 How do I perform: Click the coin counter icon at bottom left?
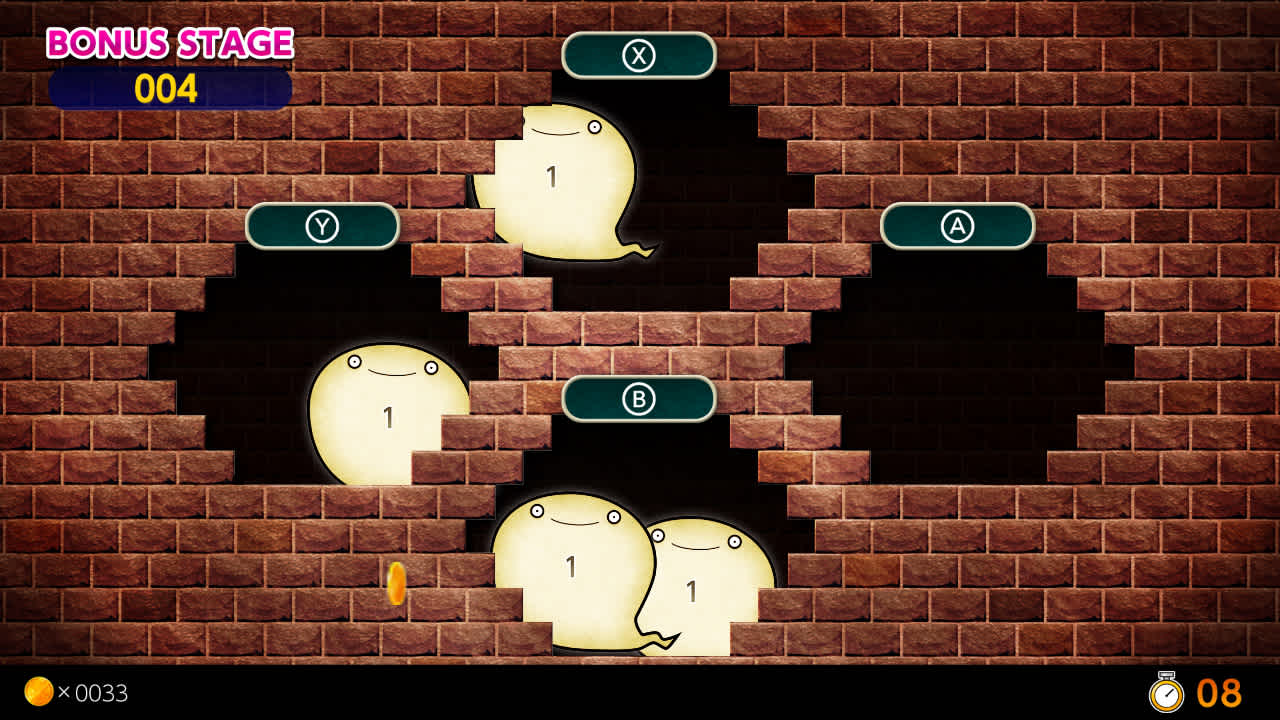coord(38,692)
